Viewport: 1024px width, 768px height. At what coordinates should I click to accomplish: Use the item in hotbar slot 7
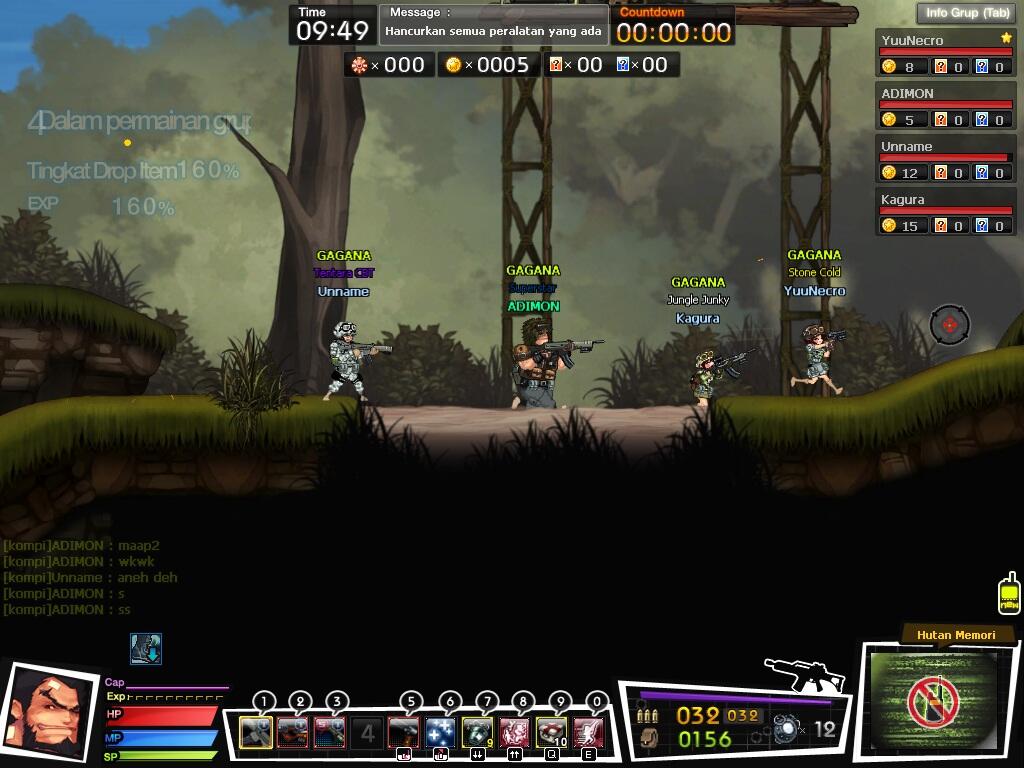pos(478,732)
